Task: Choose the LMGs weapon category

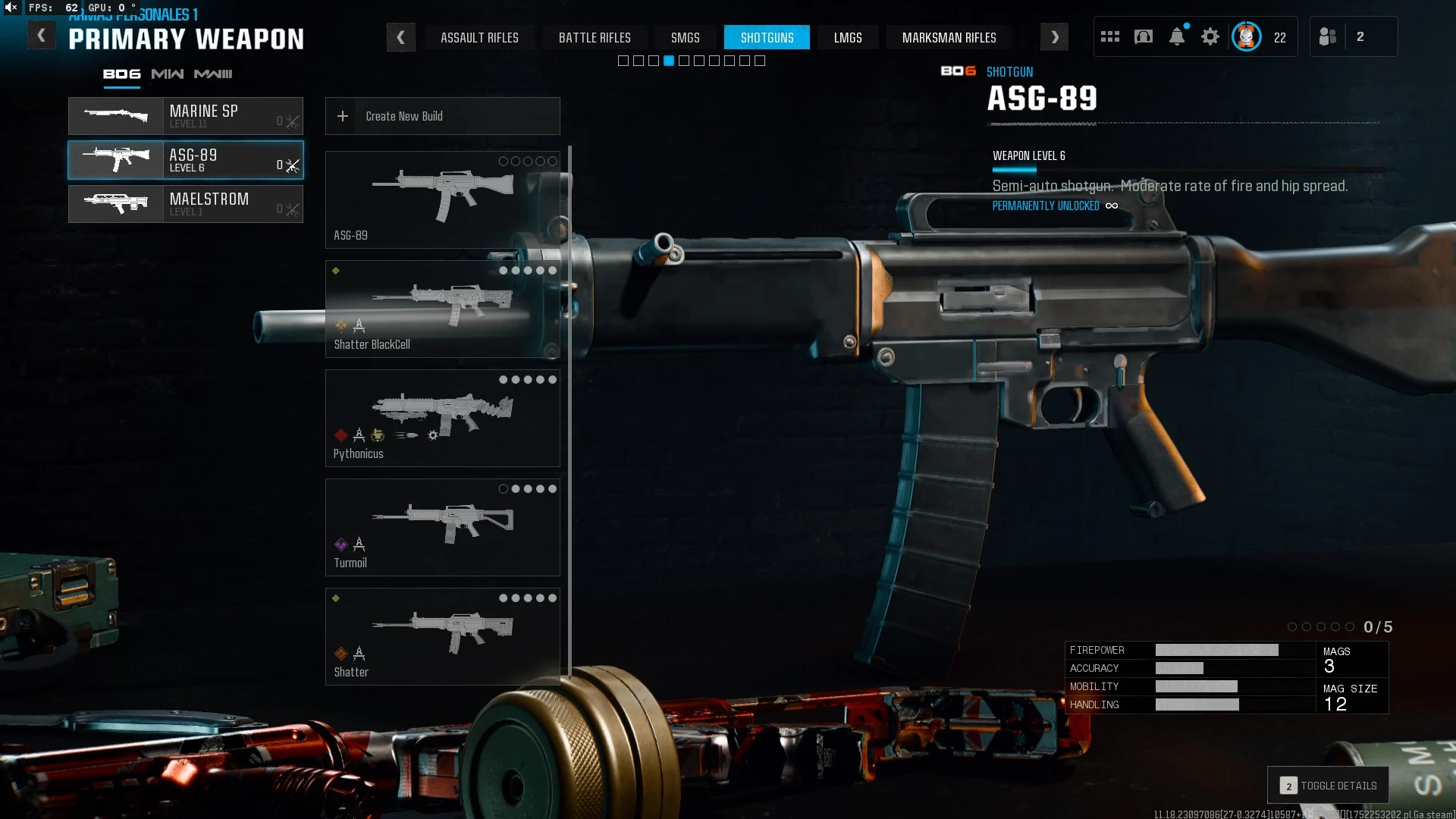Action: point(848,37)
